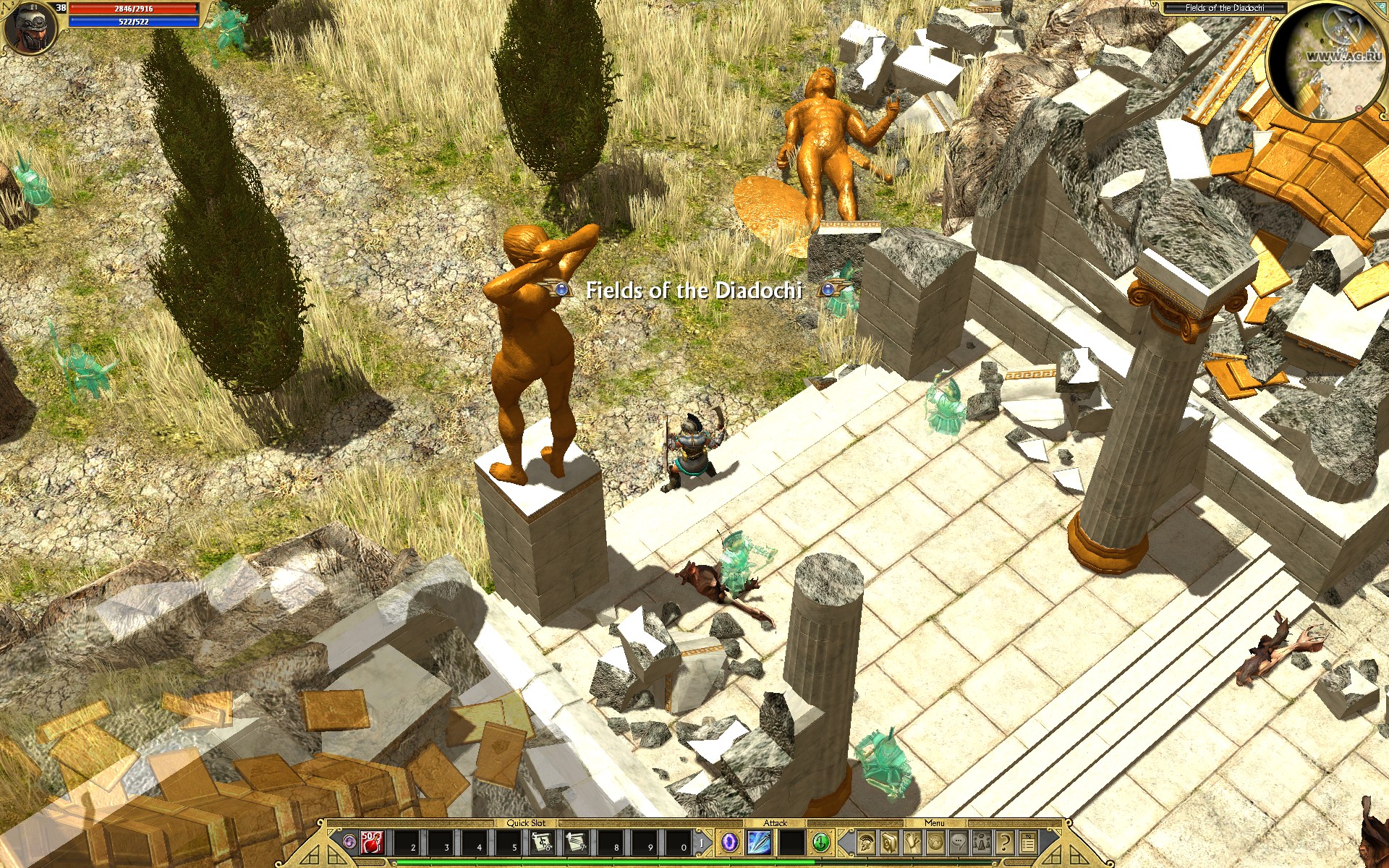
Task: Open the character window helmet icon
Action: [x=865, y=842]
